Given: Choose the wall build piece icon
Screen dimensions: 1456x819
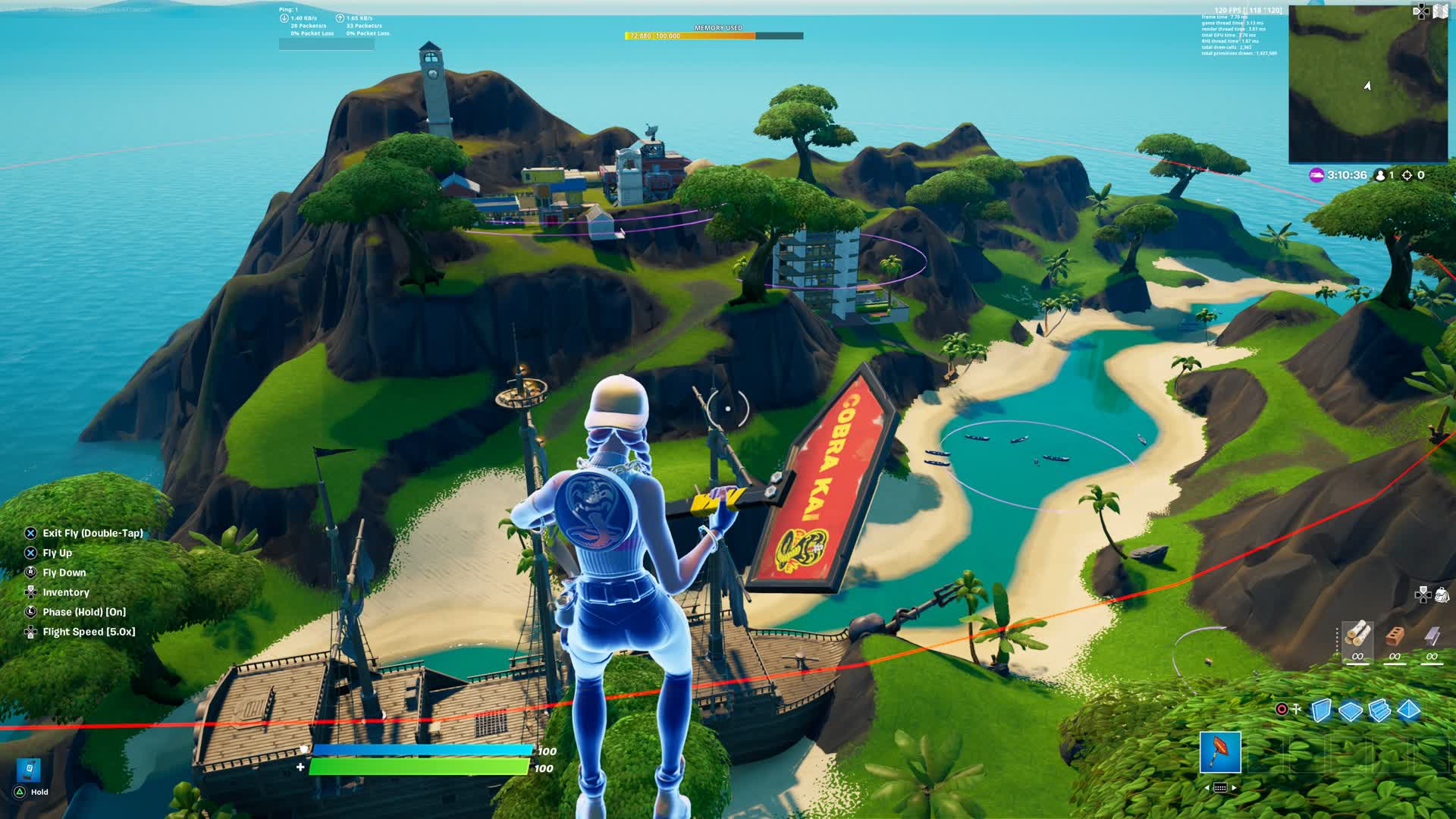Looking at the screenshot, I should click(x=1321, y=710).
